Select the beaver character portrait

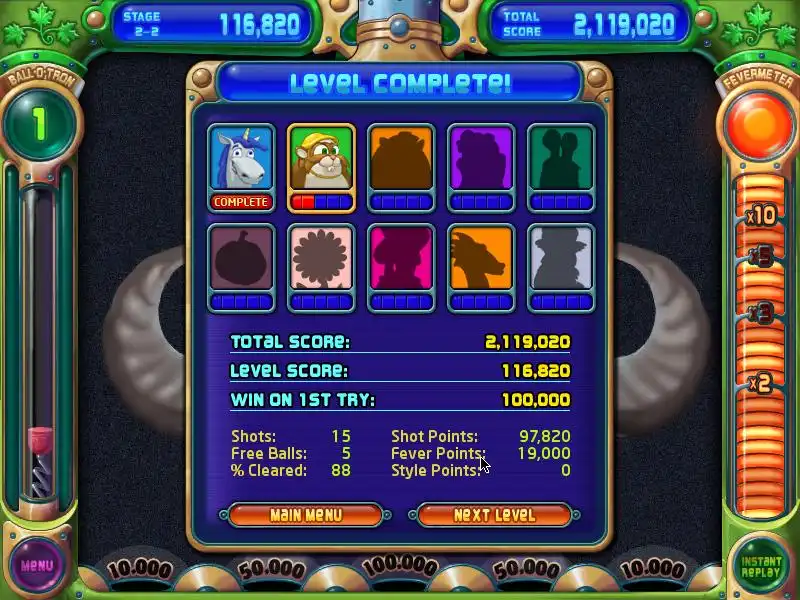321,159
